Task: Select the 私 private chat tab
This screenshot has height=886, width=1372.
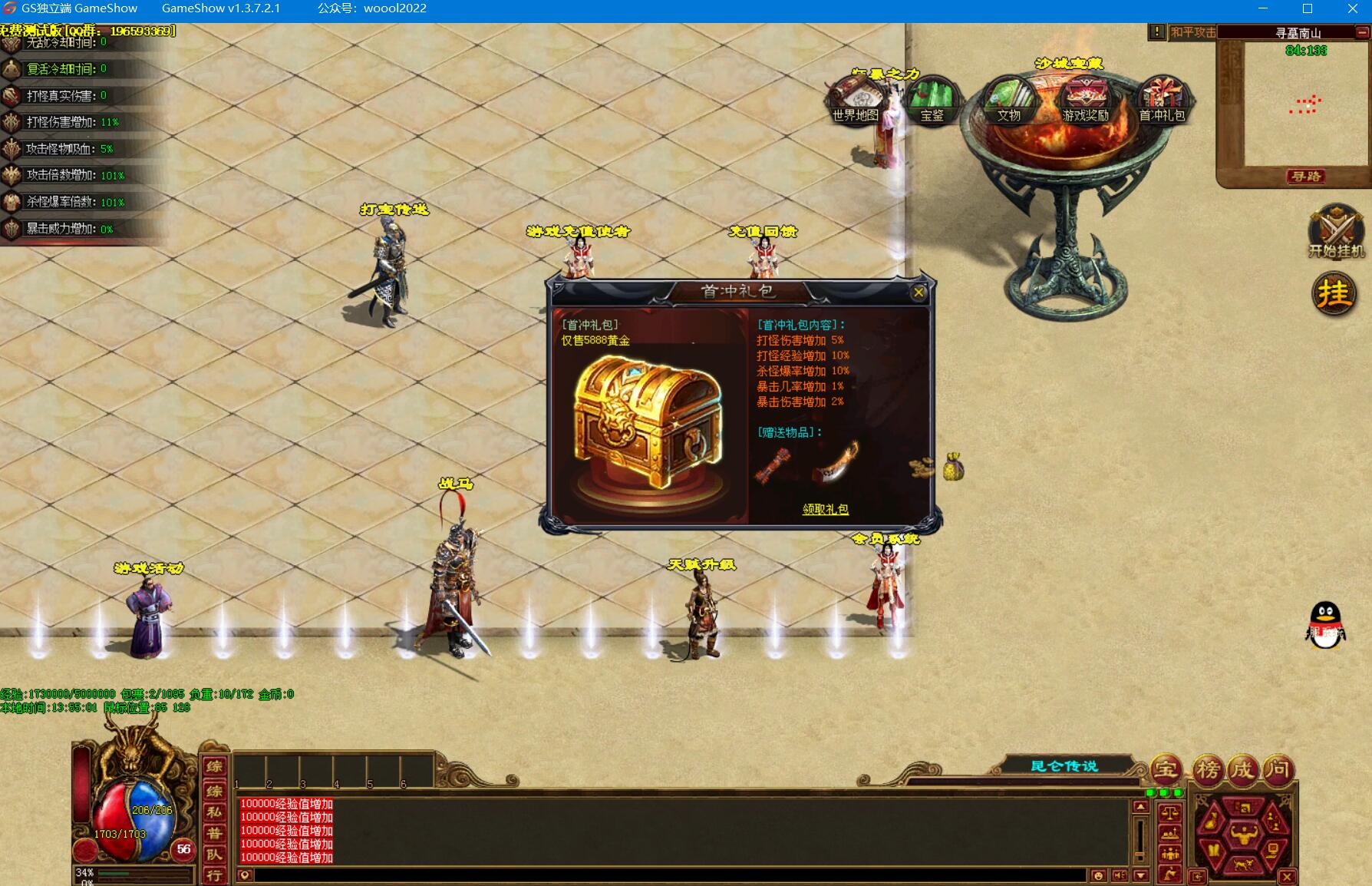Action: (214, 811)
